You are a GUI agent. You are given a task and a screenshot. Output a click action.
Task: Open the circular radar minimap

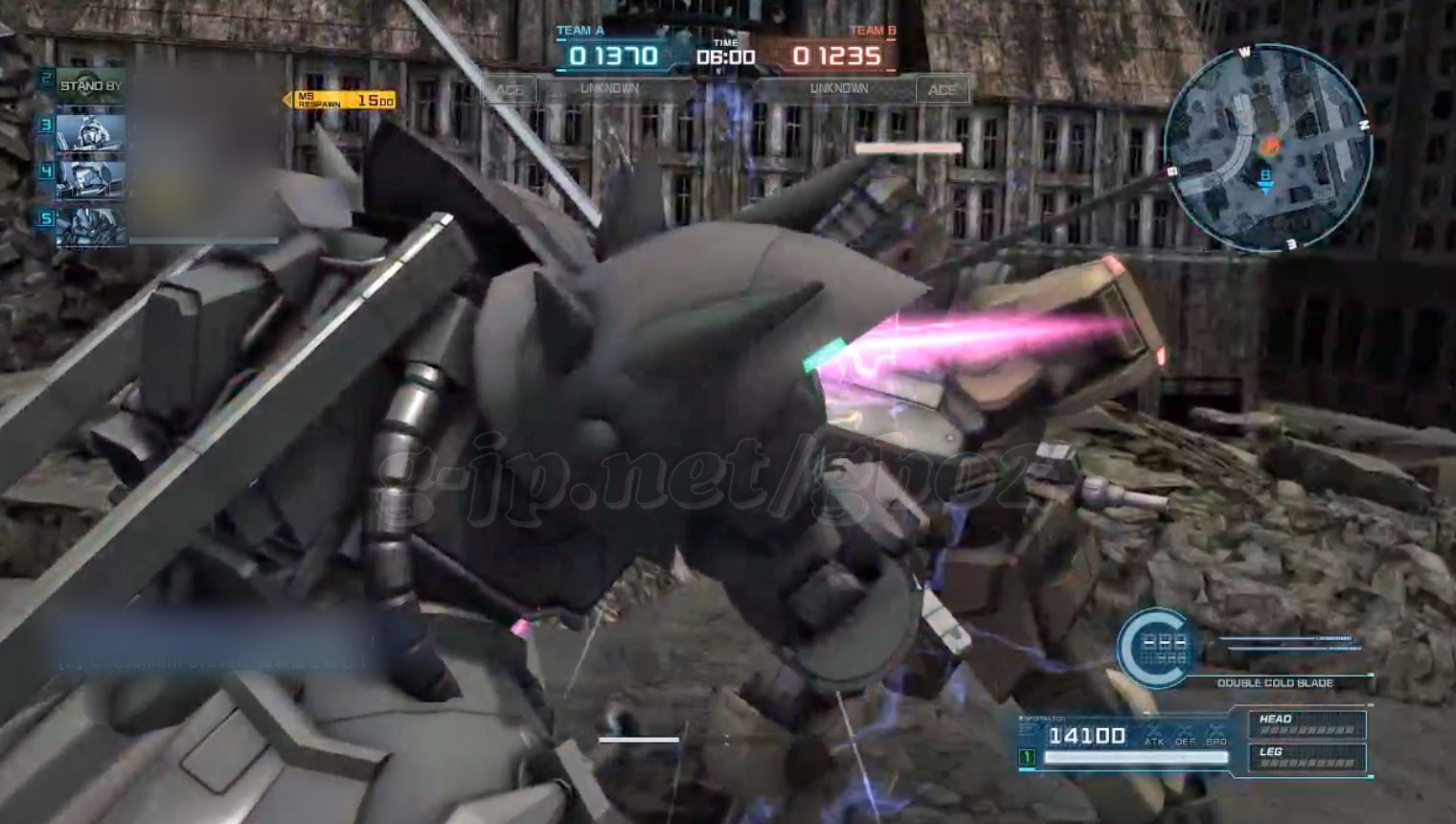click(1266, 149)
